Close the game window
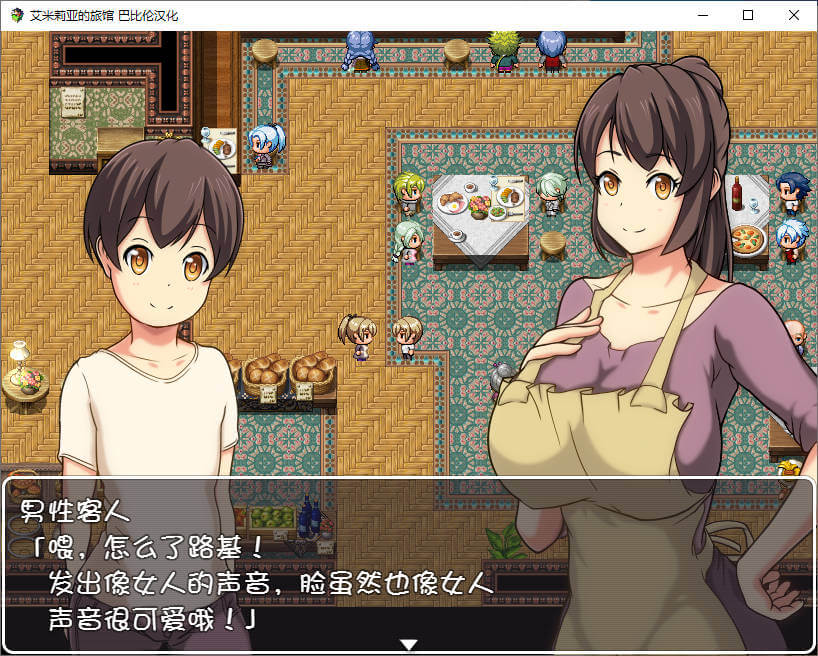 coord(794,15)
